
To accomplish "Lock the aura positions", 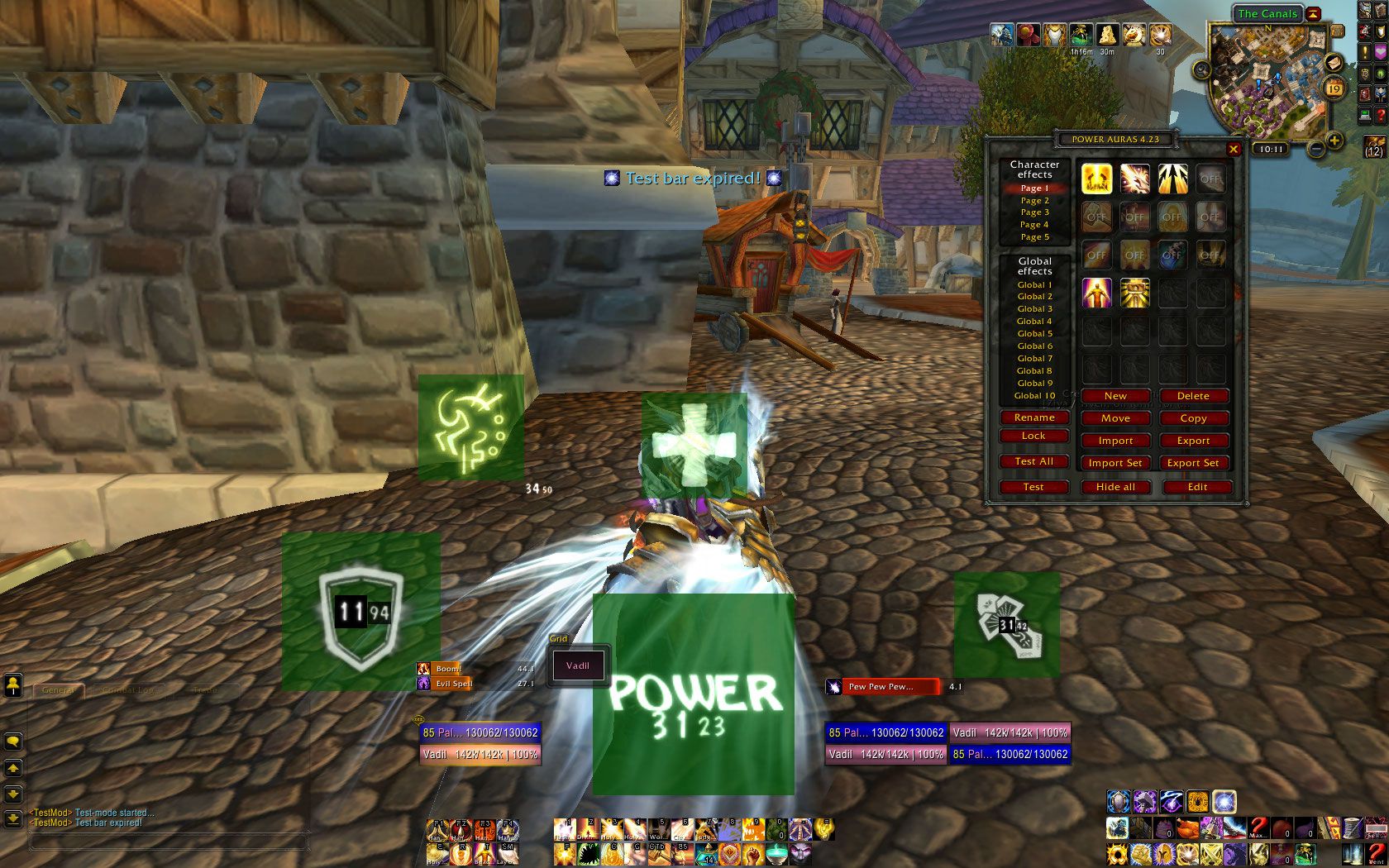I will 1033,436.
